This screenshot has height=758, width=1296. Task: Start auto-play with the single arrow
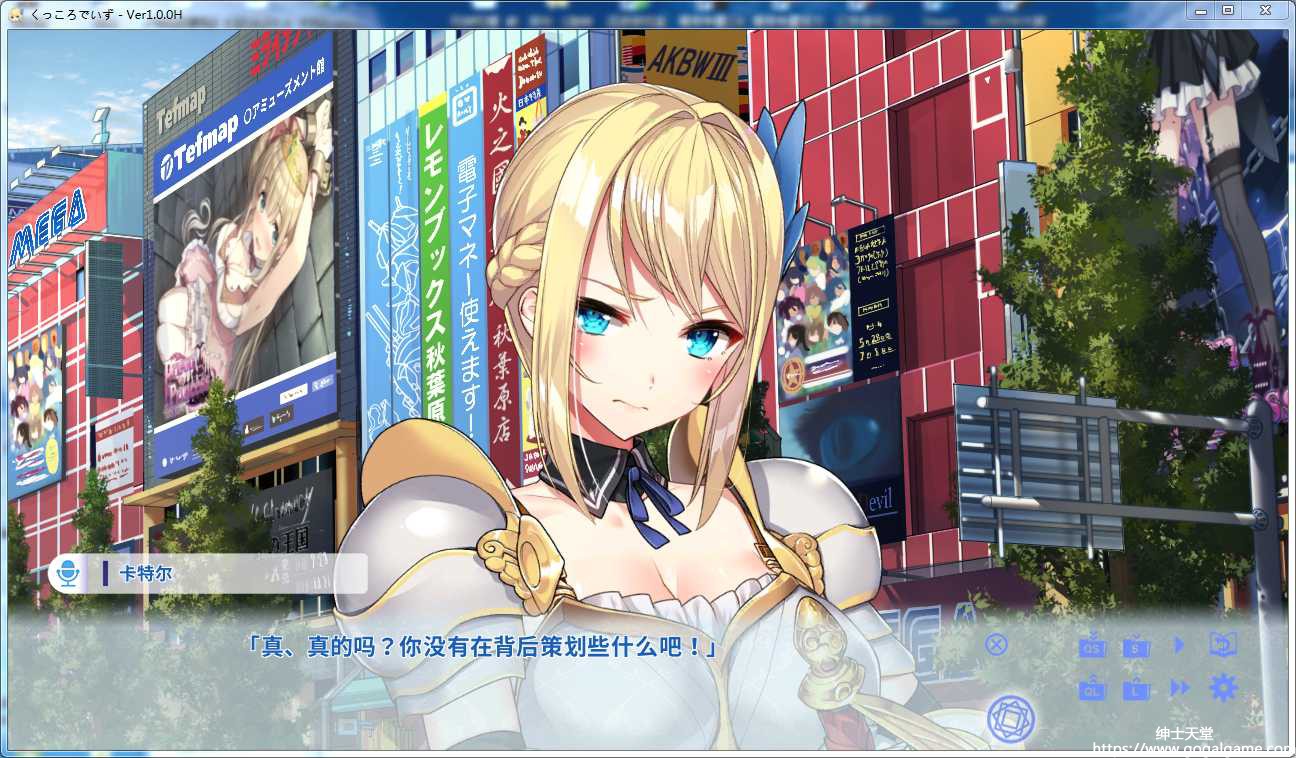[1179, 645]
